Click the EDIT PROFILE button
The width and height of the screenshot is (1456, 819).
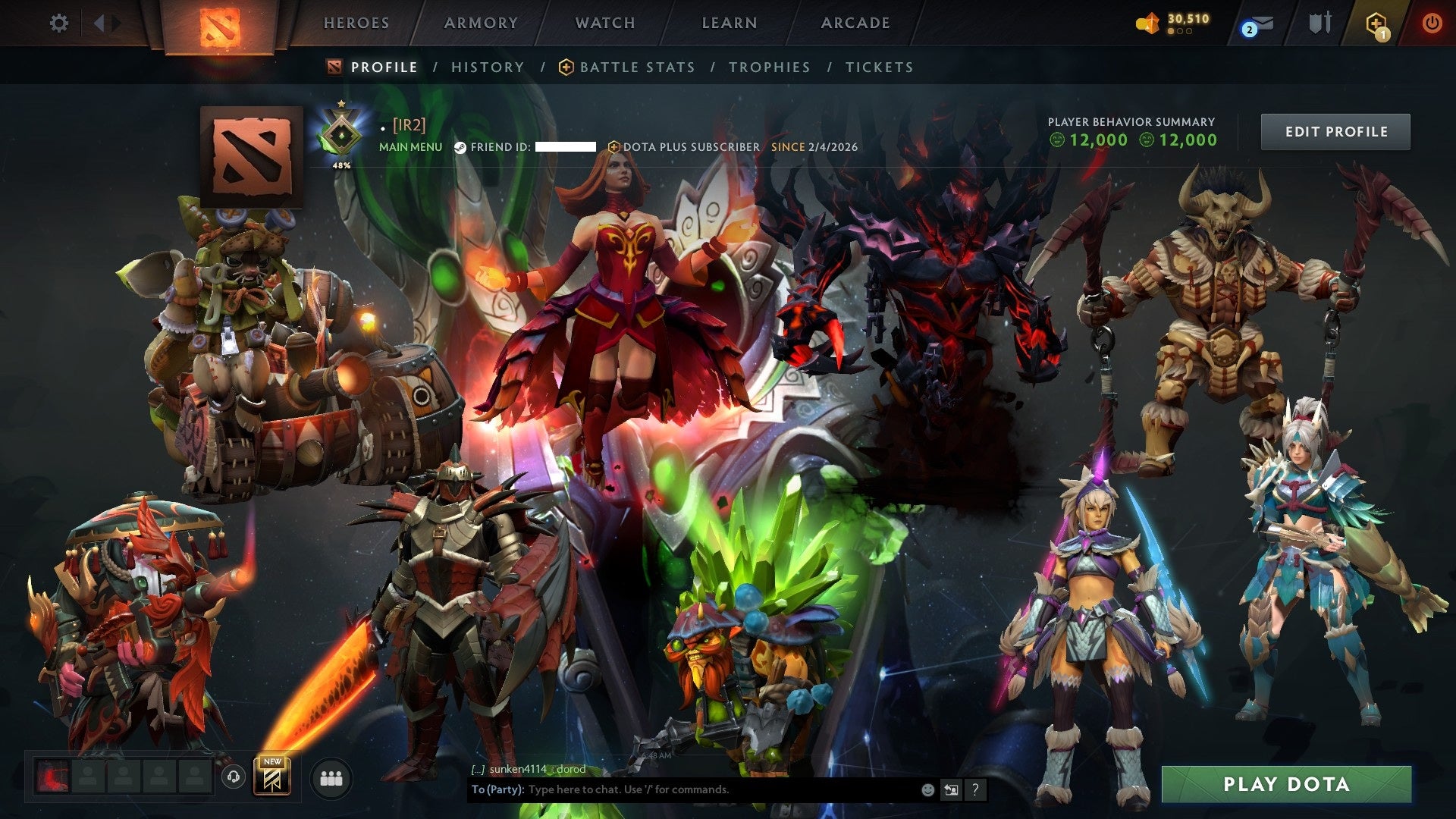click(1335, 130)
